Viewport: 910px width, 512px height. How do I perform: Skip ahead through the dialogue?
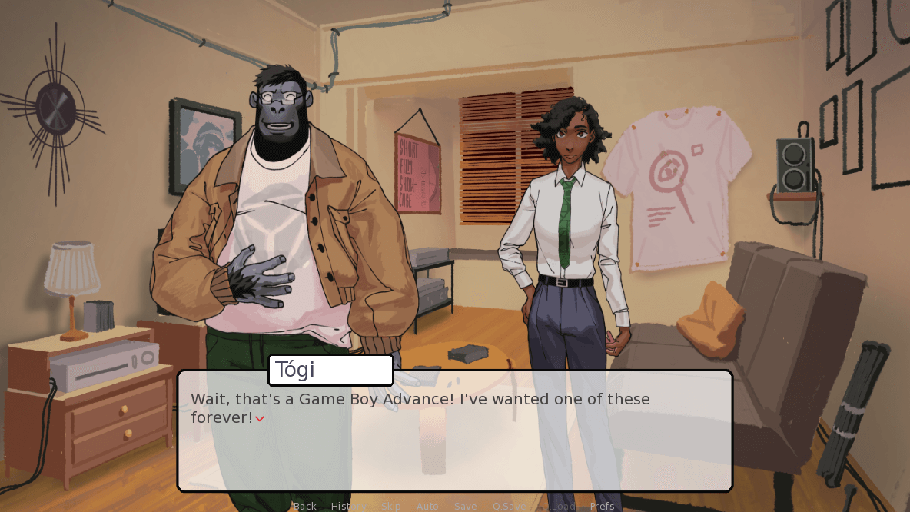tap(389, 506)
